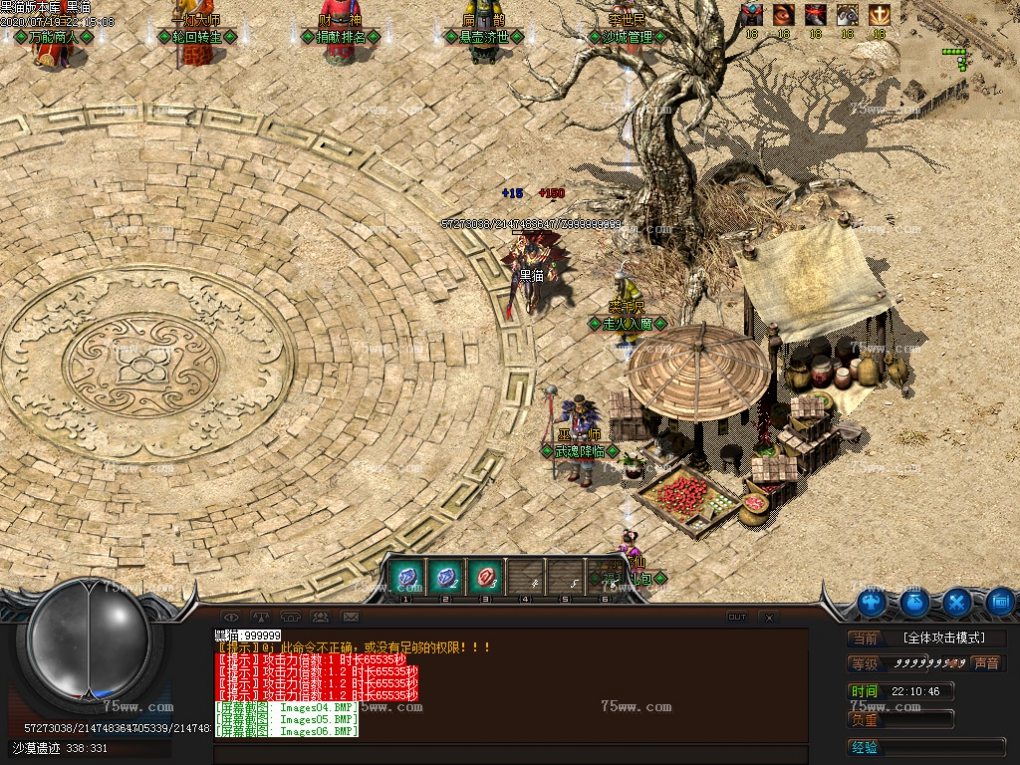Screen dimensions: 1020x765
Task: Use the blue gem in hotbar slot 1
Action: (406, 577)
